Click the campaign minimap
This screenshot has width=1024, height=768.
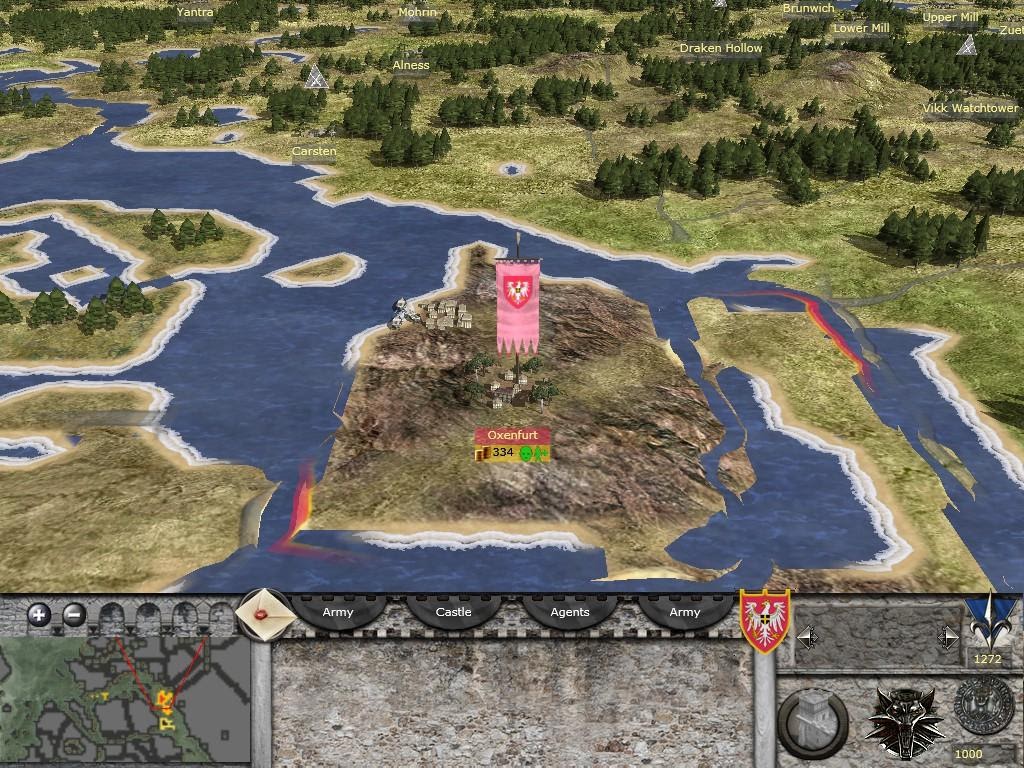point(125,686)
